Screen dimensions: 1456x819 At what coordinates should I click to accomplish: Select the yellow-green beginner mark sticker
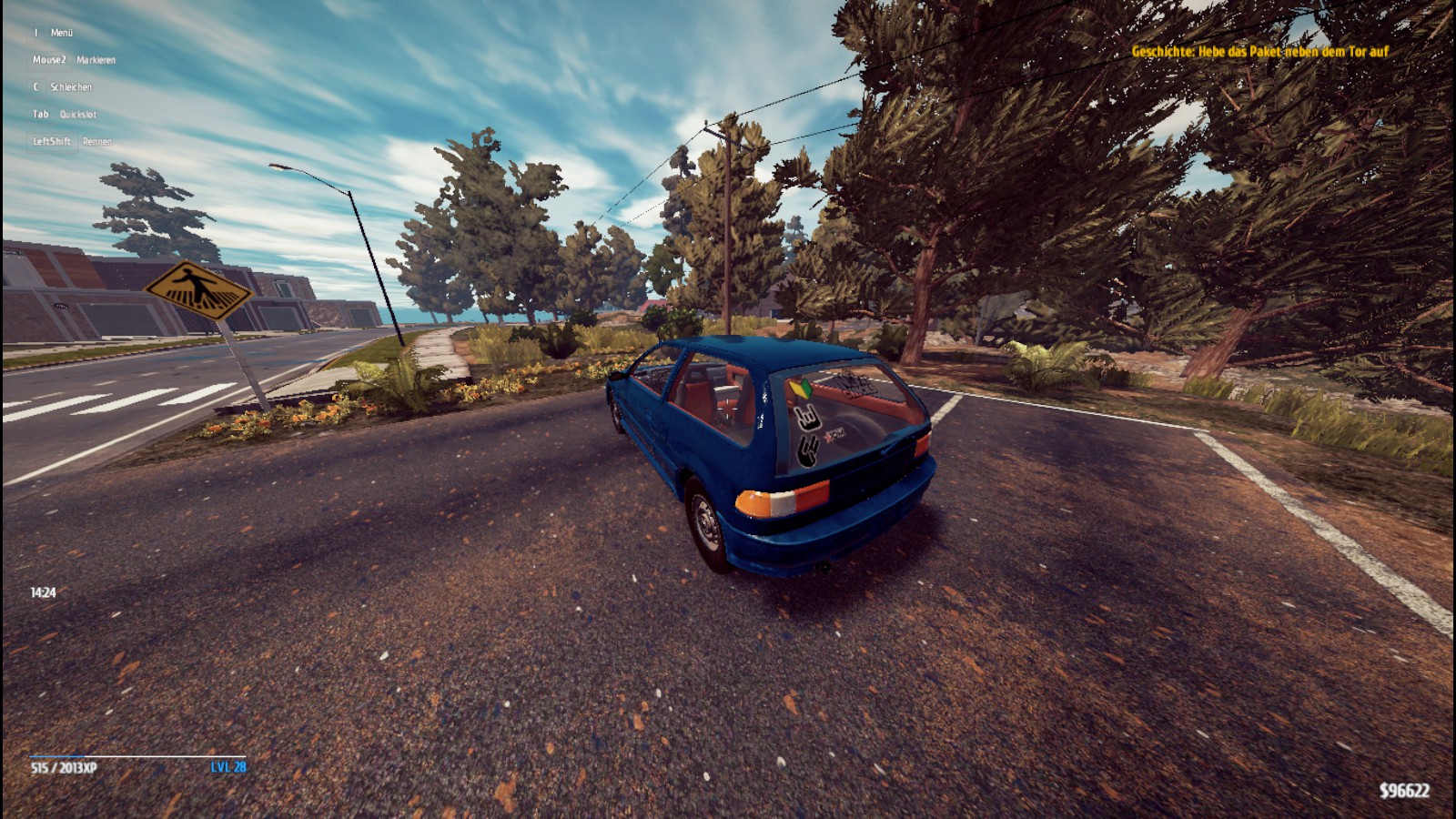point(801,389)
